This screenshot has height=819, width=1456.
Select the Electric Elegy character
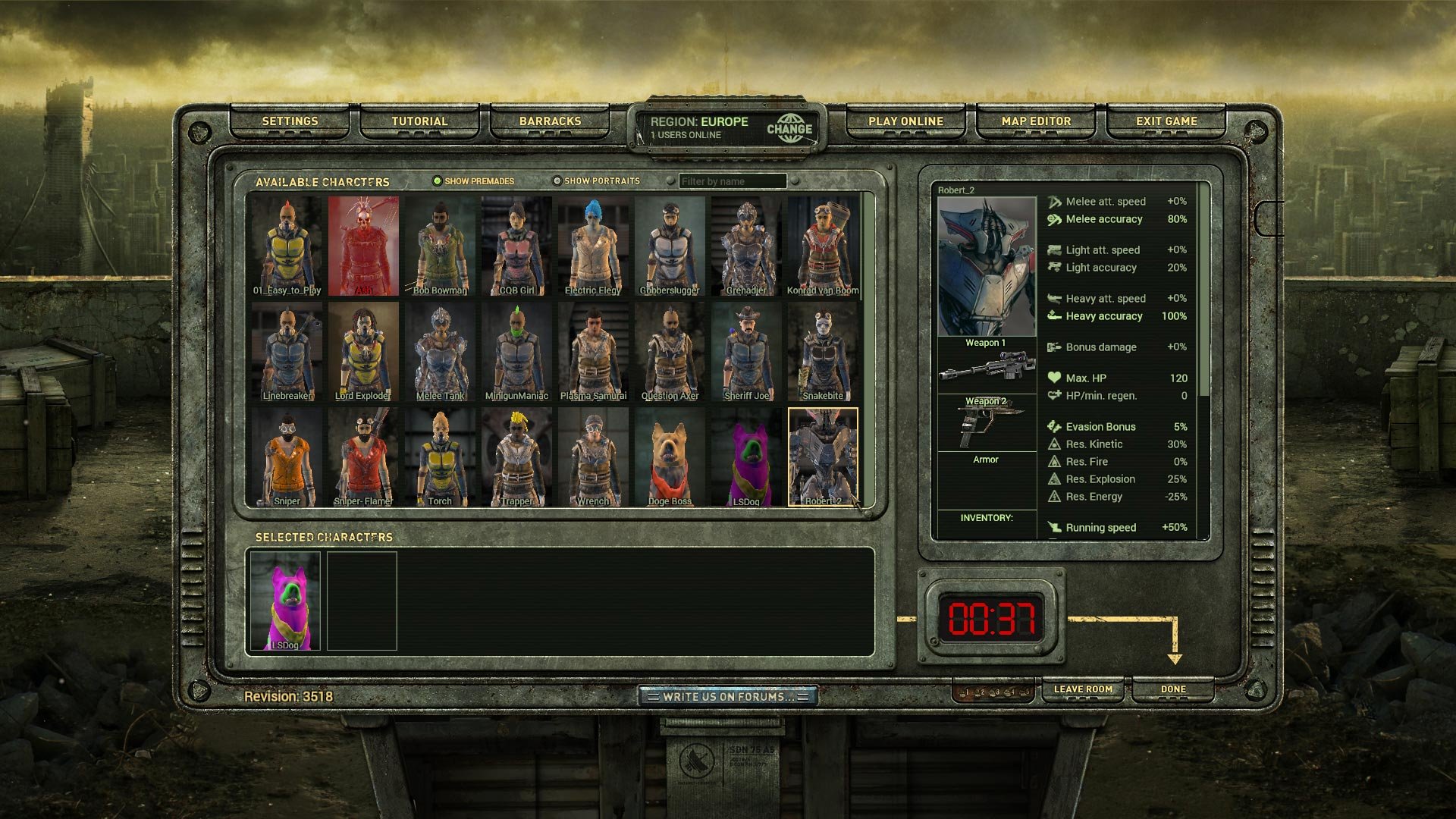point(593,246)
